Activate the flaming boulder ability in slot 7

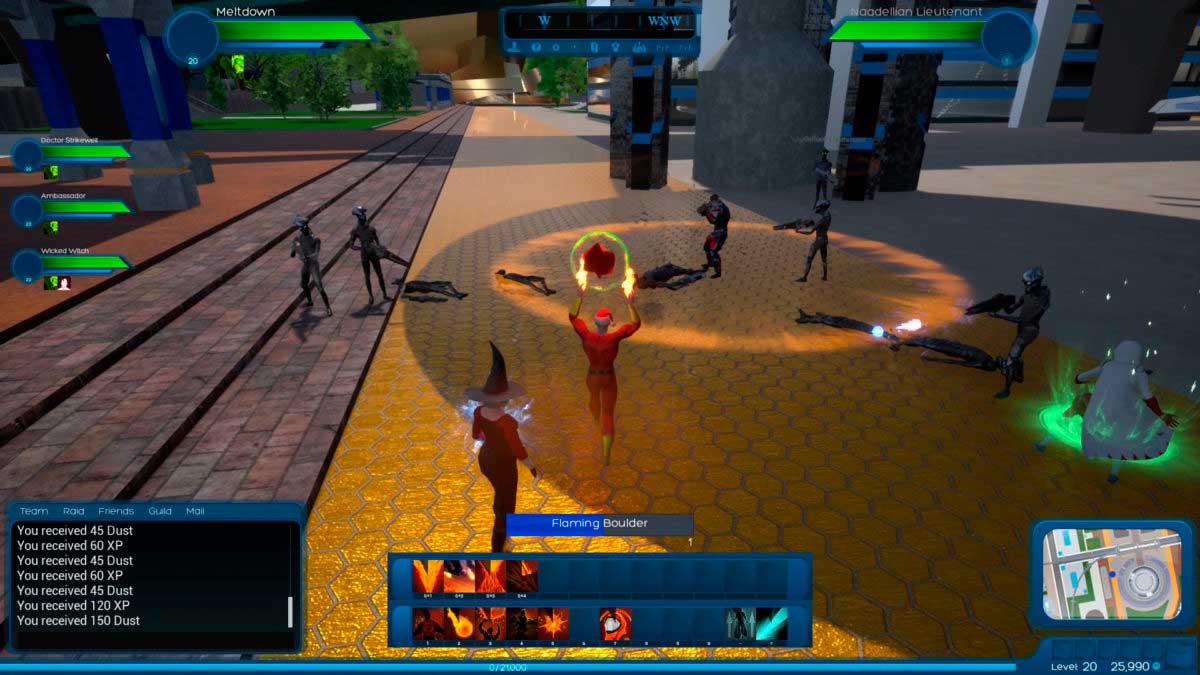coord(615,624)
